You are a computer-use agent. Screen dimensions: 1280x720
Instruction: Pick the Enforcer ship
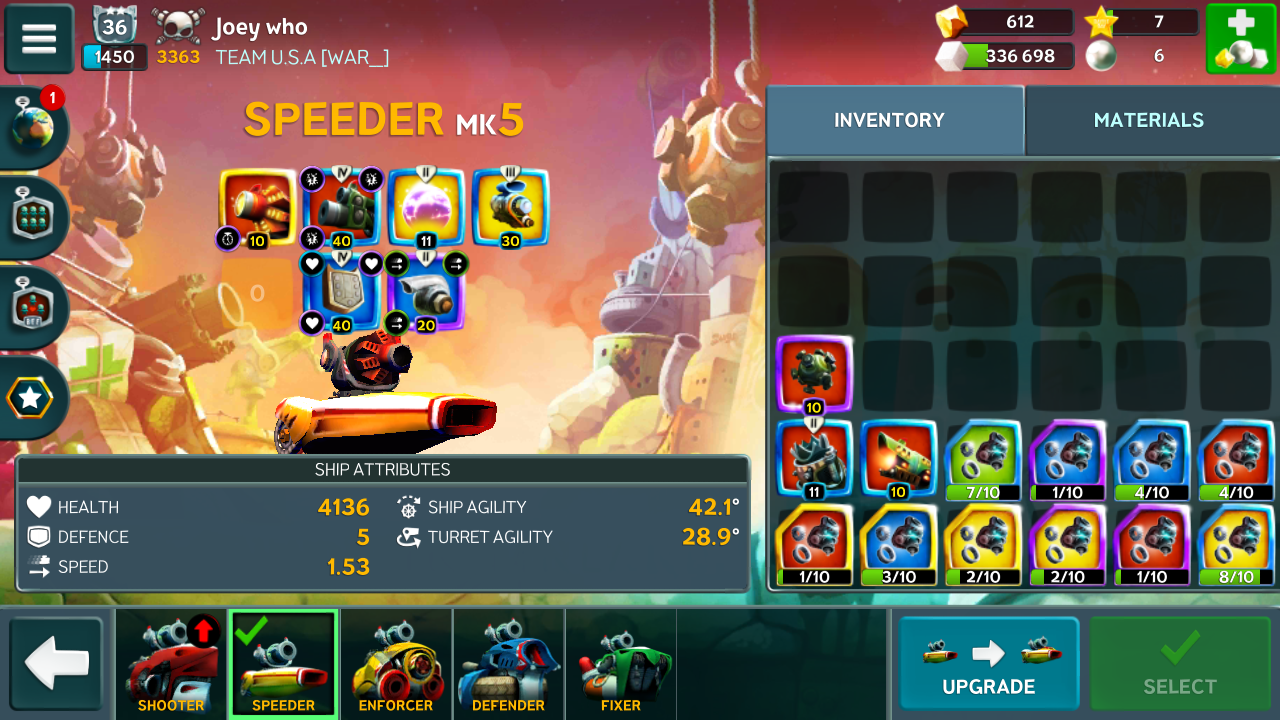point(396,663)
